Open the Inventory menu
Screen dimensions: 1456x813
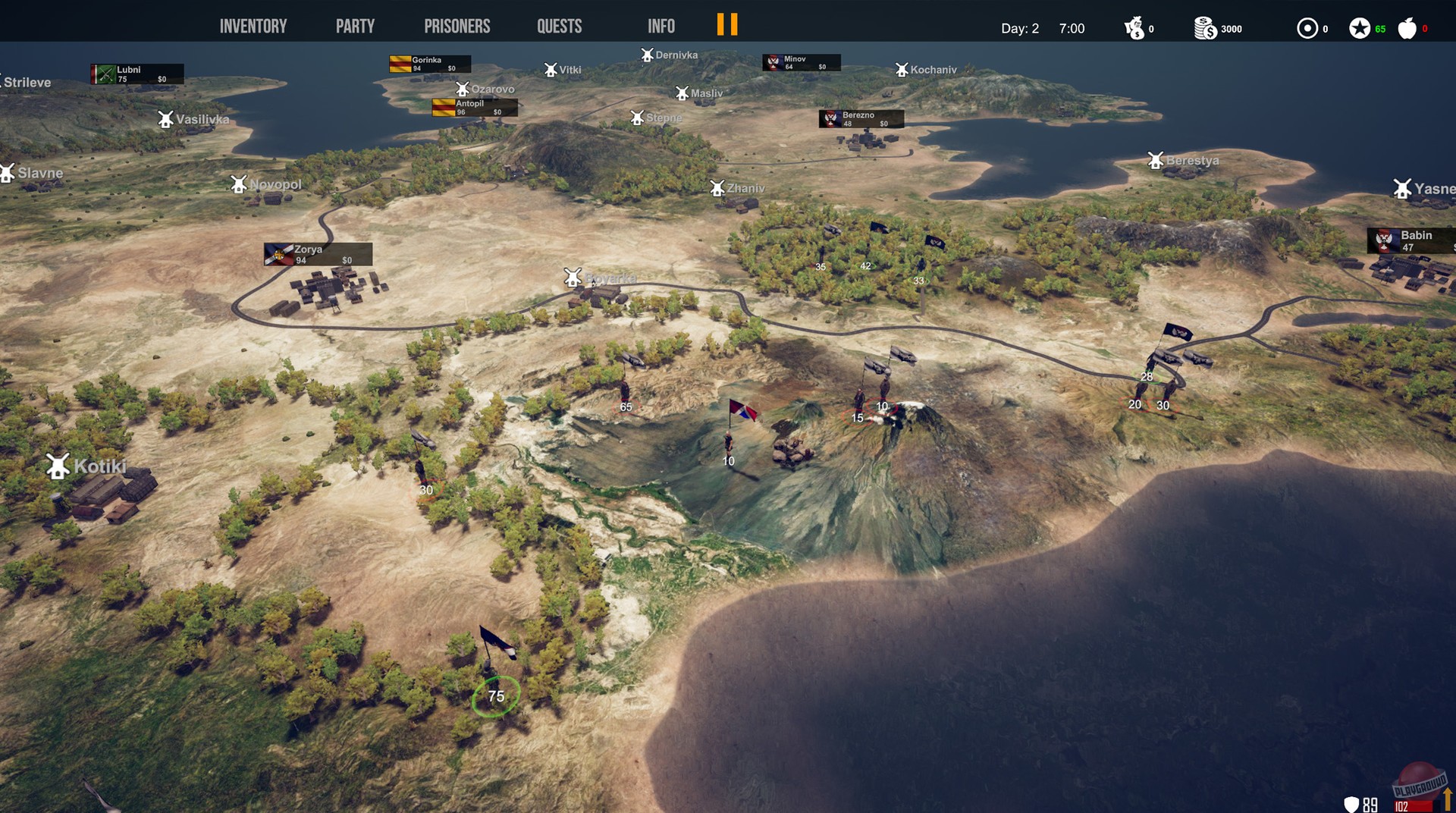[x=253, y=25]
